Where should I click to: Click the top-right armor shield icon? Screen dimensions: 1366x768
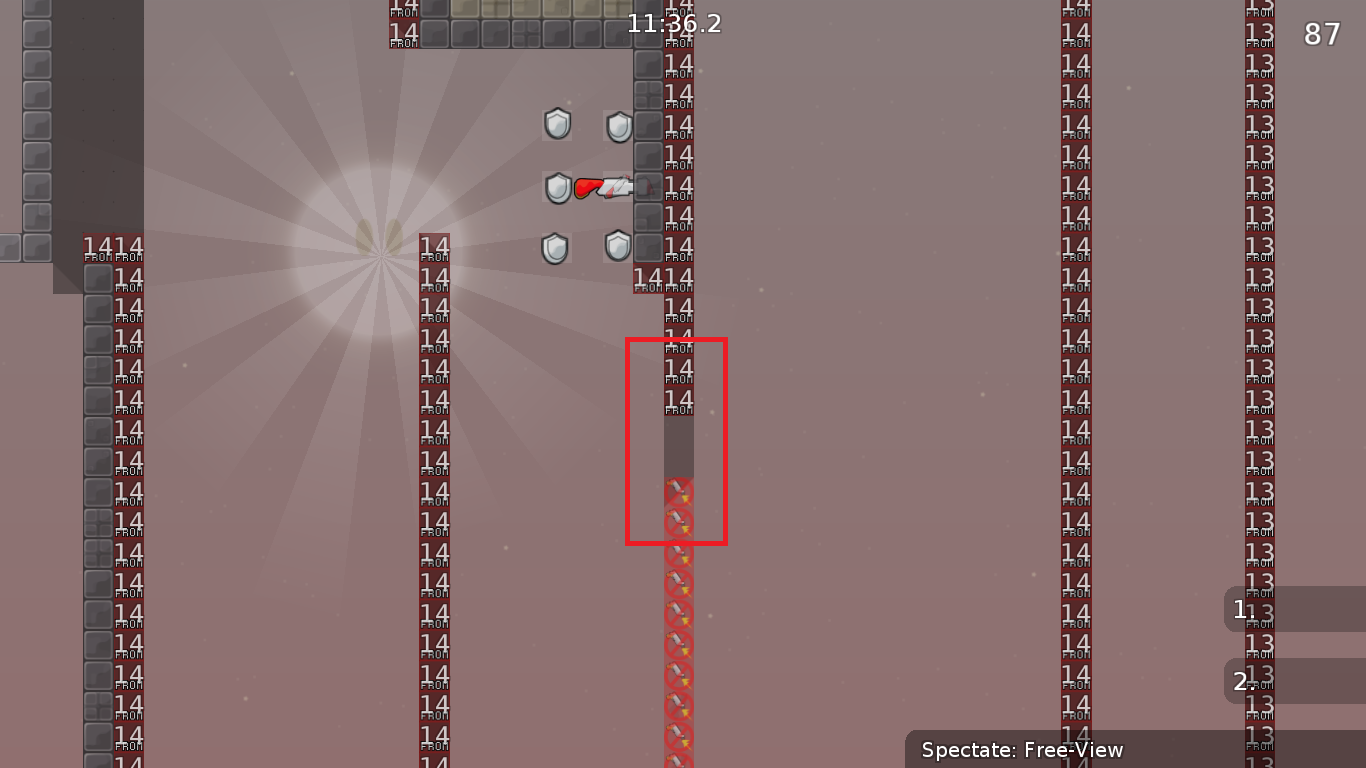point(618,127)
